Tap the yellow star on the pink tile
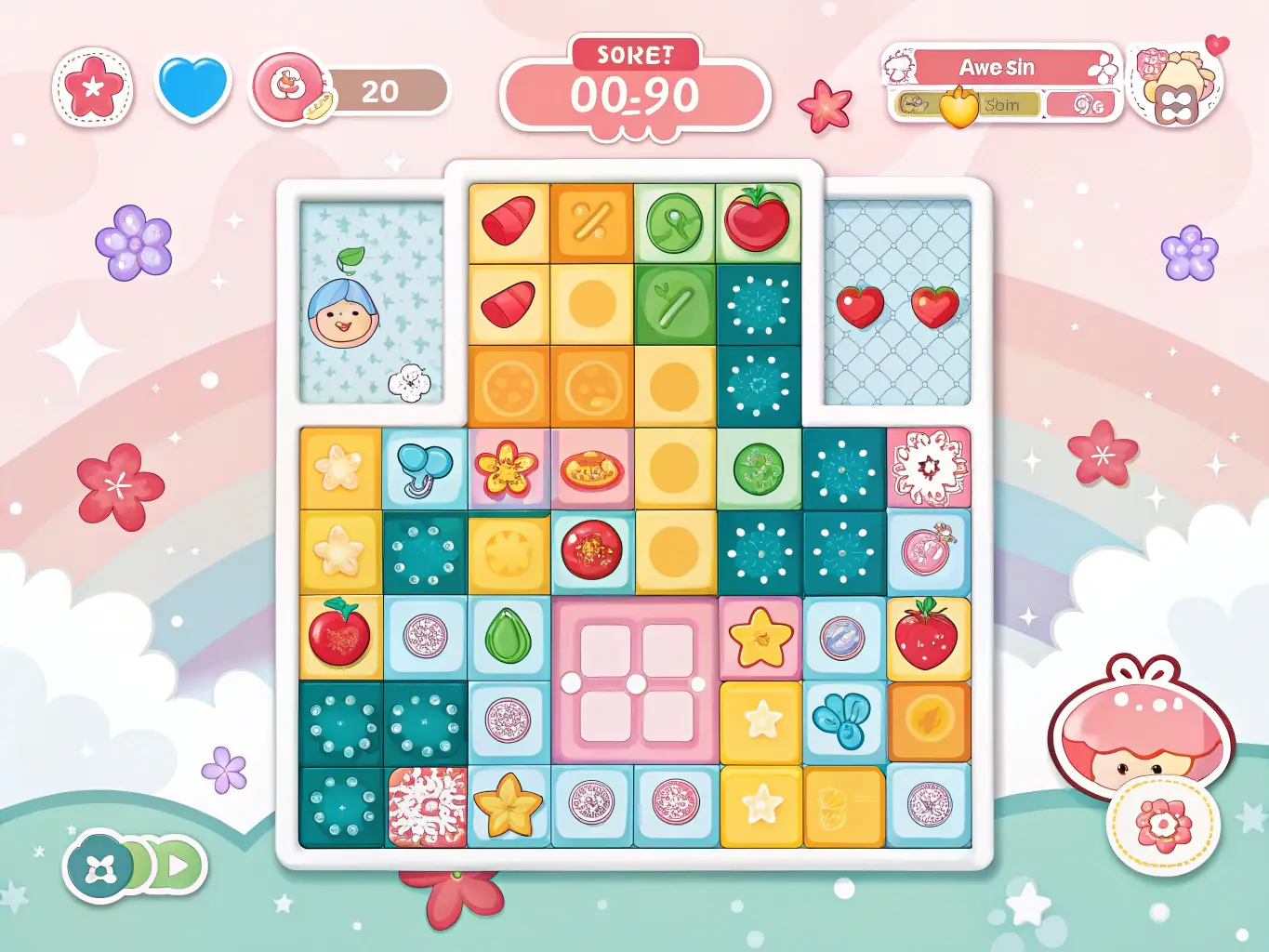The image size is (1269, 952). pos(760,639)
